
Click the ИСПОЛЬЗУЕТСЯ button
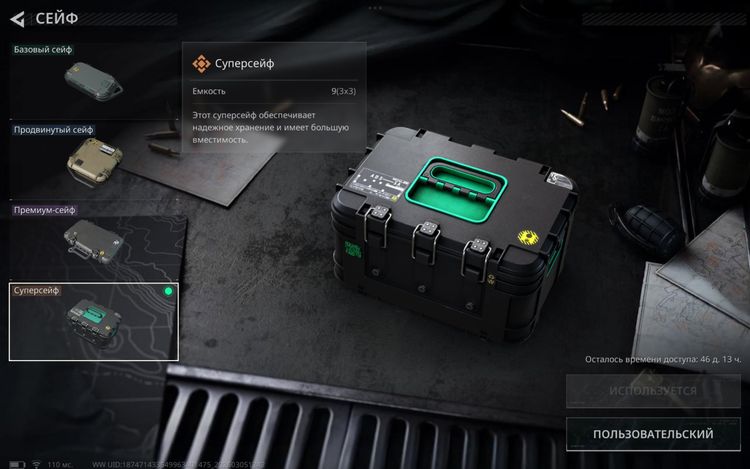click(653, 391)
